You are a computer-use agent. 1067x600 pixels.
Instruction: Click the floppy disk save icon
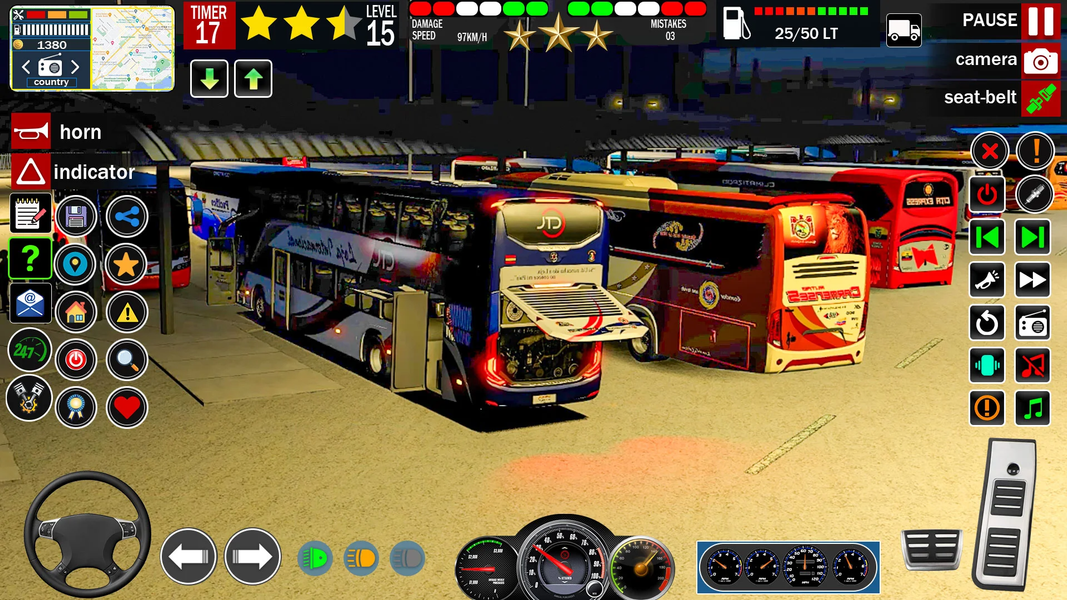click(x=76, y=216)
